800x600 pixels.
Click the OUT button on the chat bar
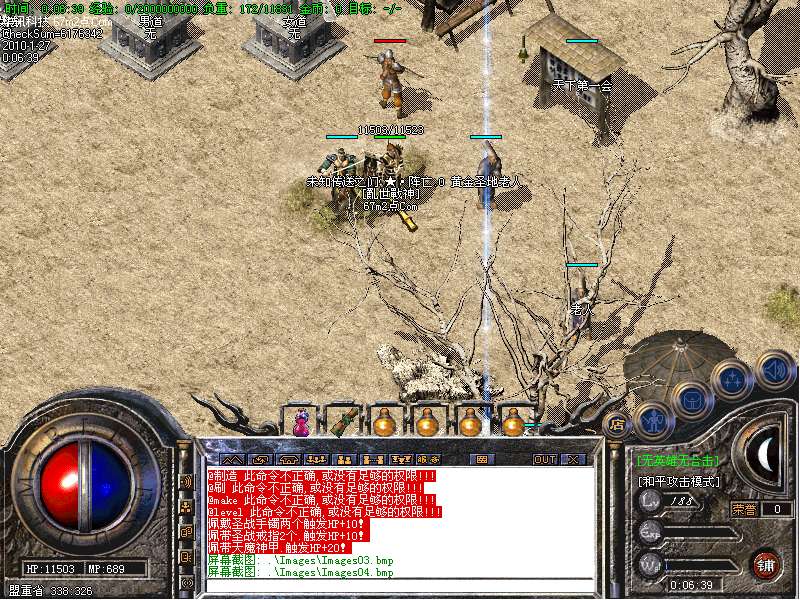(x=544, y=460)
